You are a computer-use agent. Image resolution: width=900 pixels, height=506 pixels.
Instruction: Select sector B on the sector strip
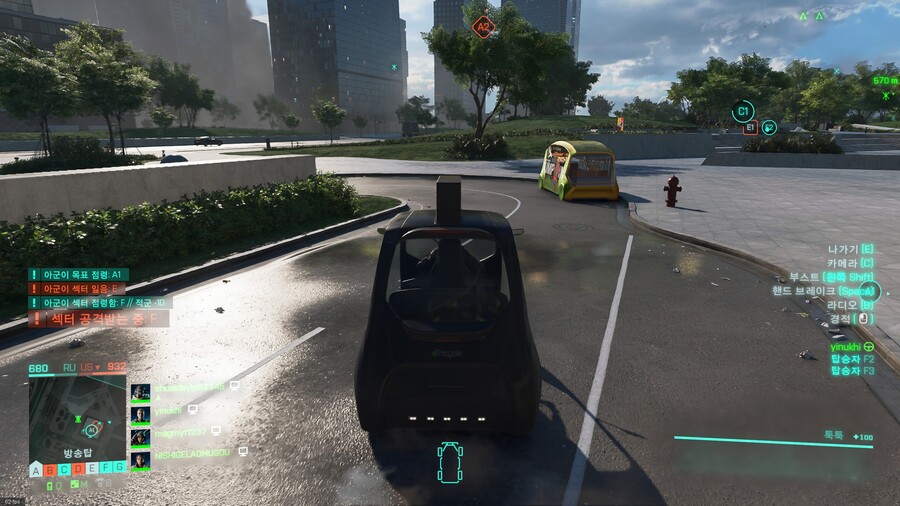click(x=50, y=468)
